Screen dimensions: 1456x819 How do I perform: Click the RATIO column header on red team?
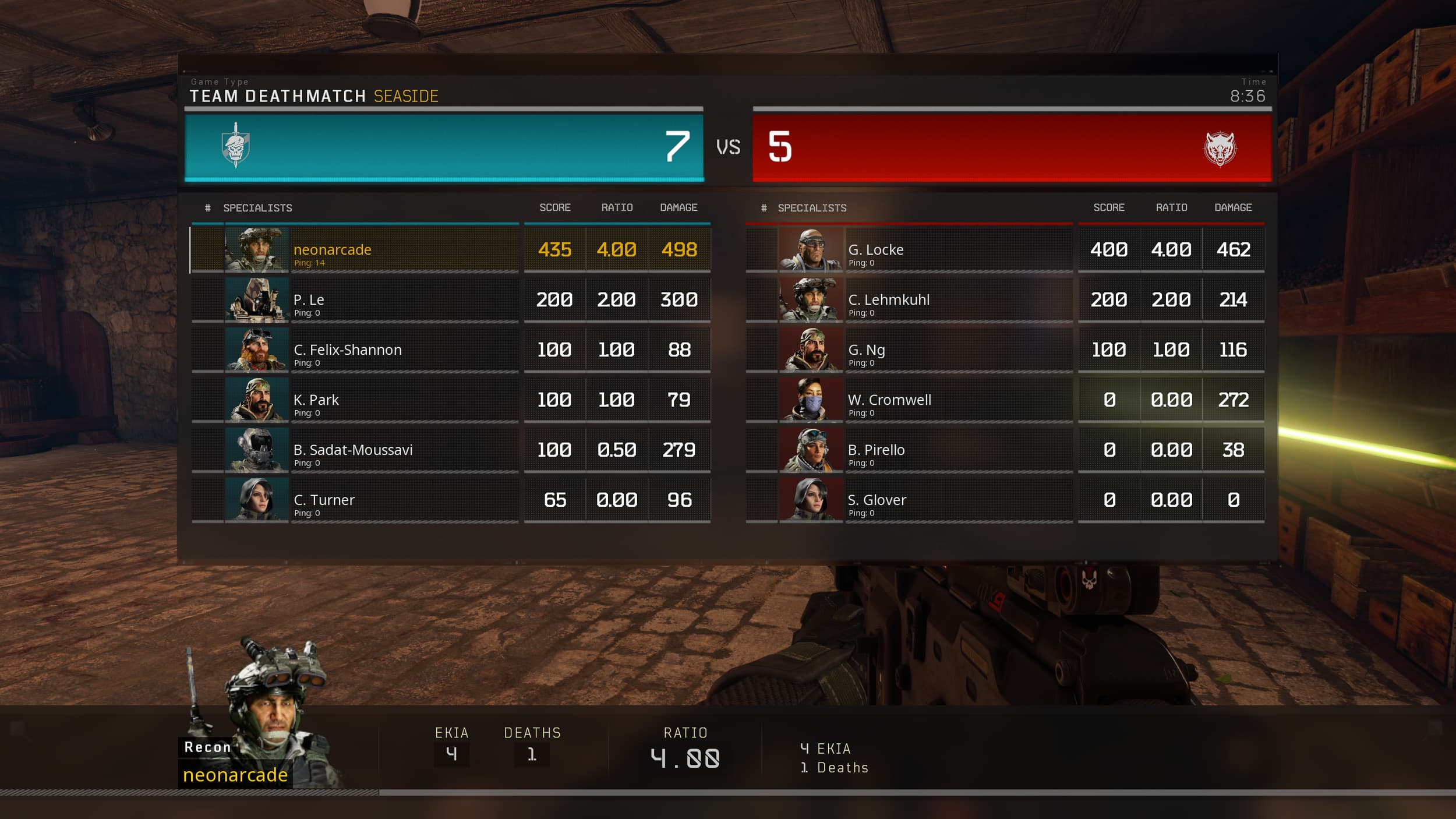(x=1172, y=207)
